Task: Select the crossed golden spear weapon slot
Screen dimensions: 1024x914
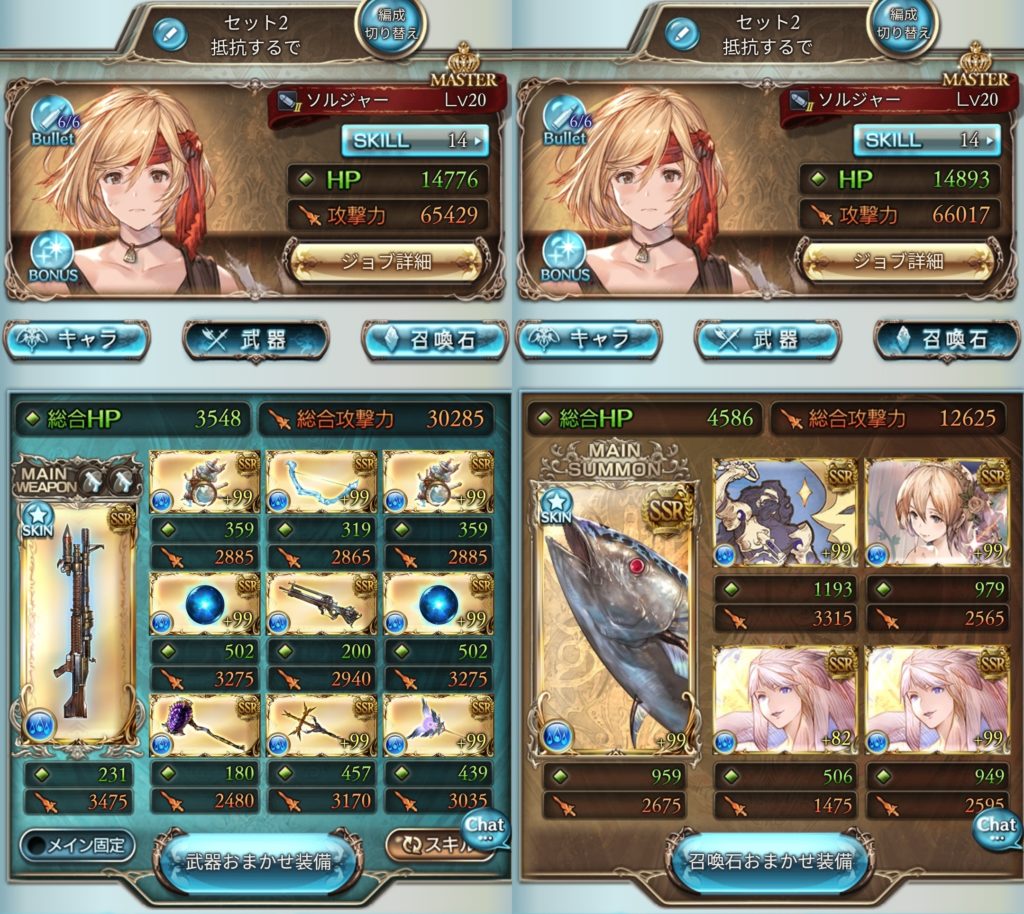Action: [321, 726]
